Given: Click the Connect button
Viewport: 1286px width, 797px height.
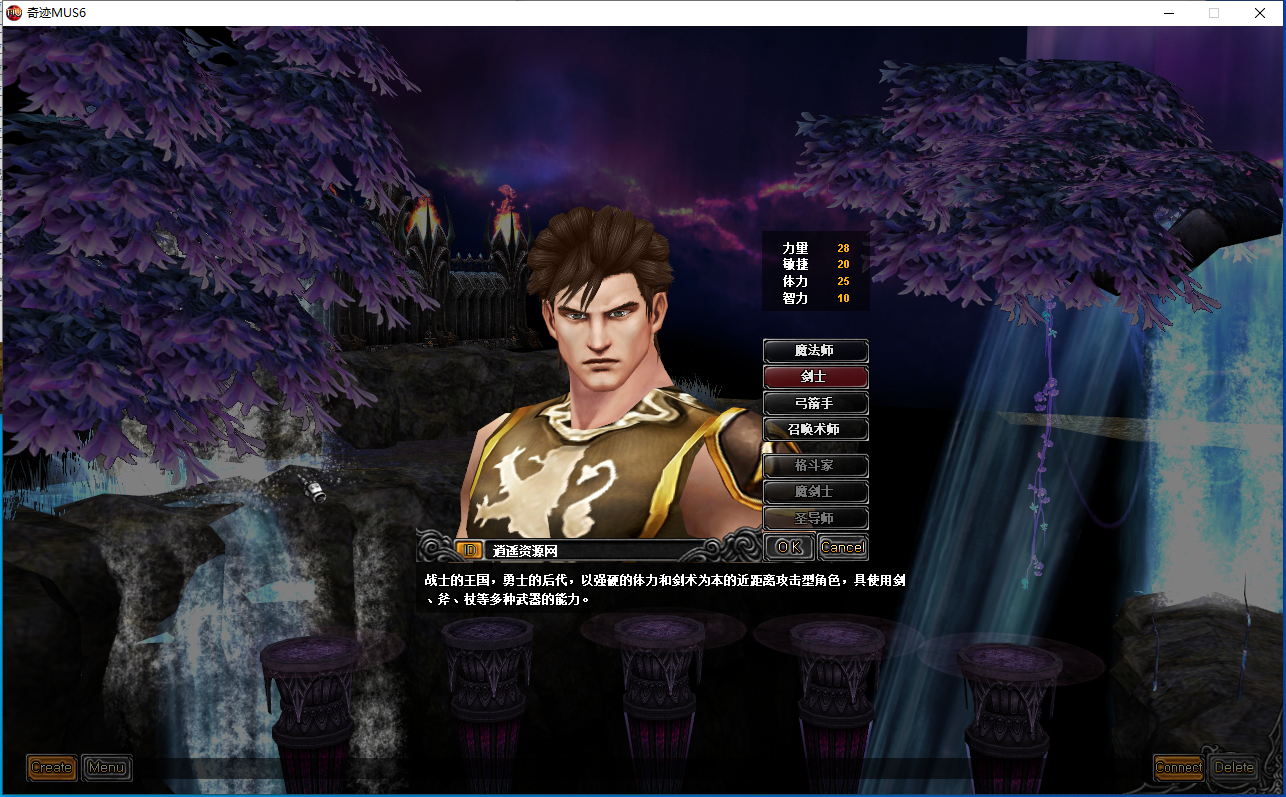Looking at the screenshot, I should click(x=1178, y=768).
